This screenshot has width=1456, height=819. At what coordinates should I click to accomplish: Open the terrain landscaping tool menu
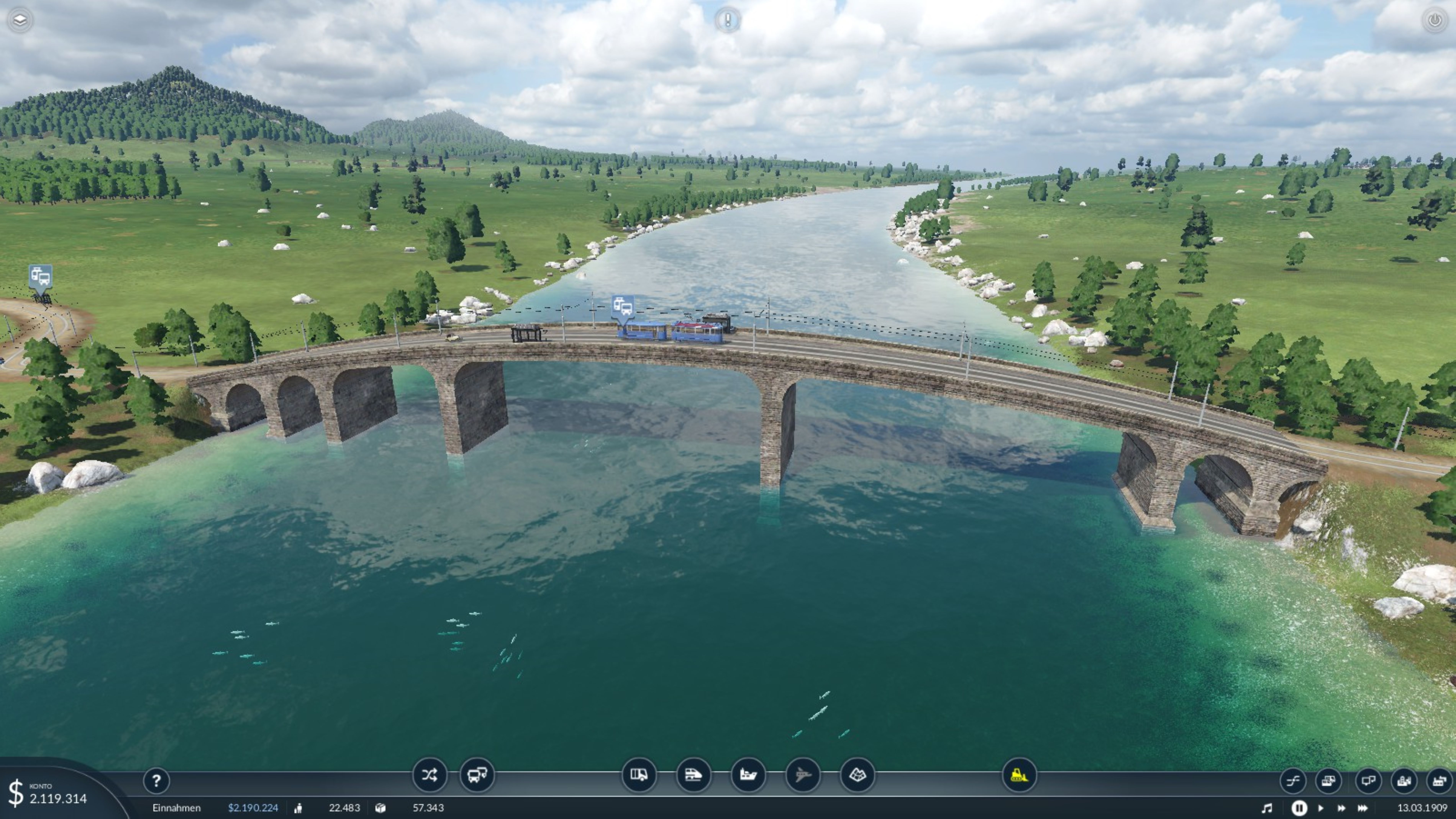(x=857, y=775)
